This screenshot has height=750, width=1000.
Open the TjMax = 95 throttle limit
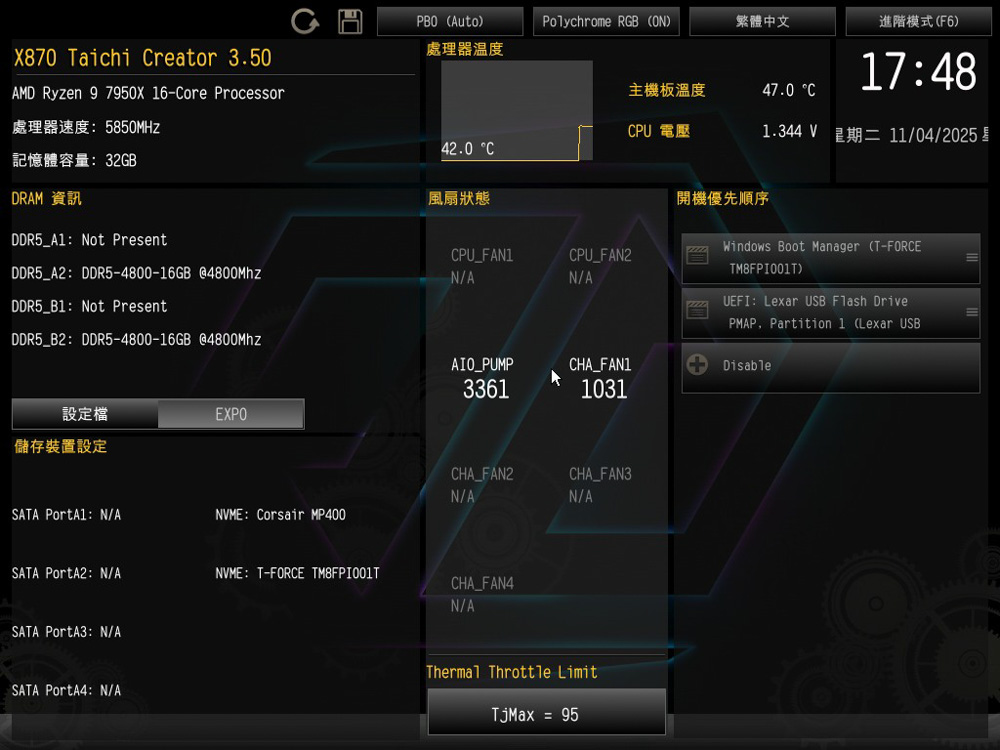point(546,715)
